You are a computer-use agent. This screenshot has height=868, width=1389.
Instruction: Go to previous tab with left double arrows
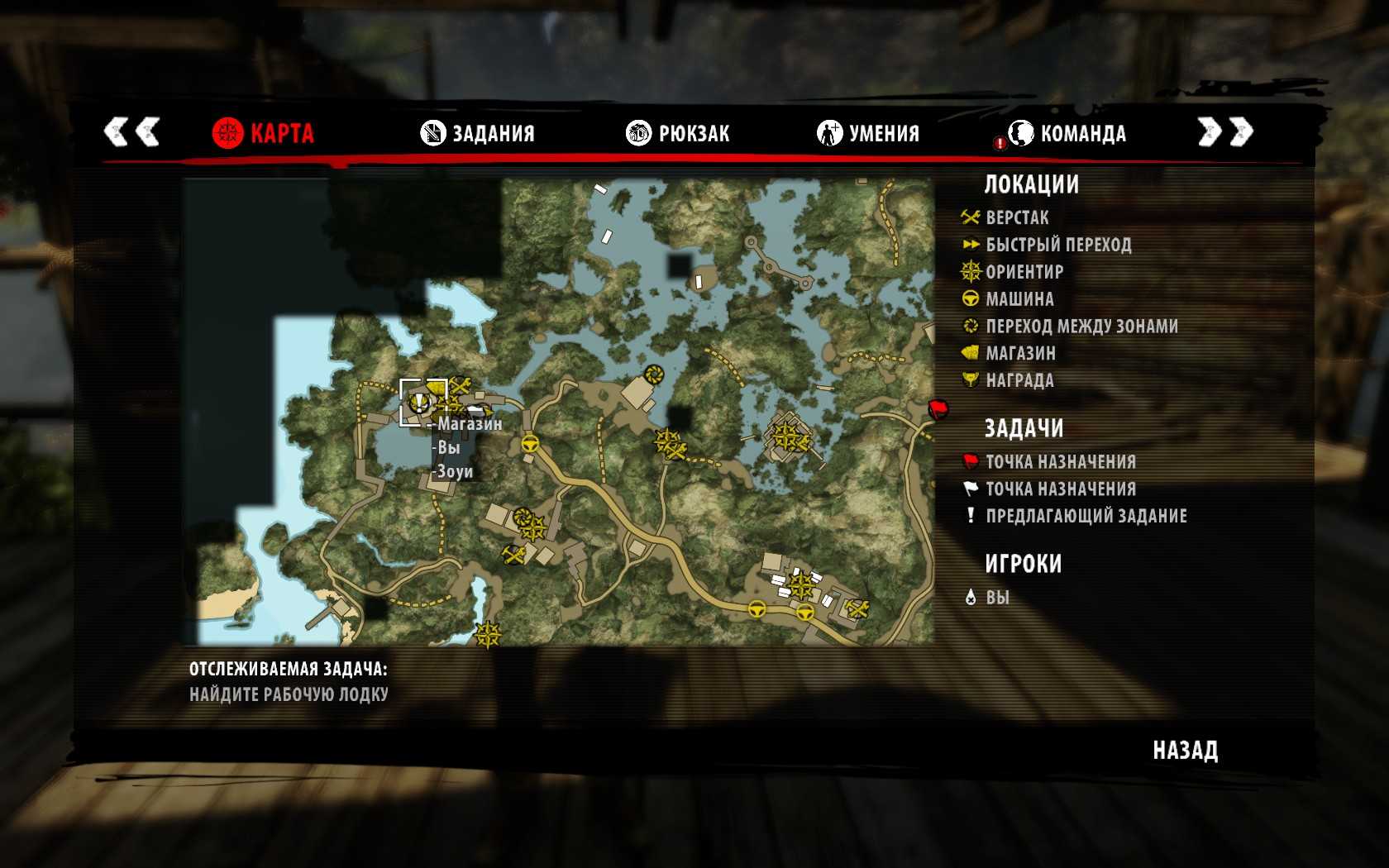pyautogui.click(x=131, y=131)
